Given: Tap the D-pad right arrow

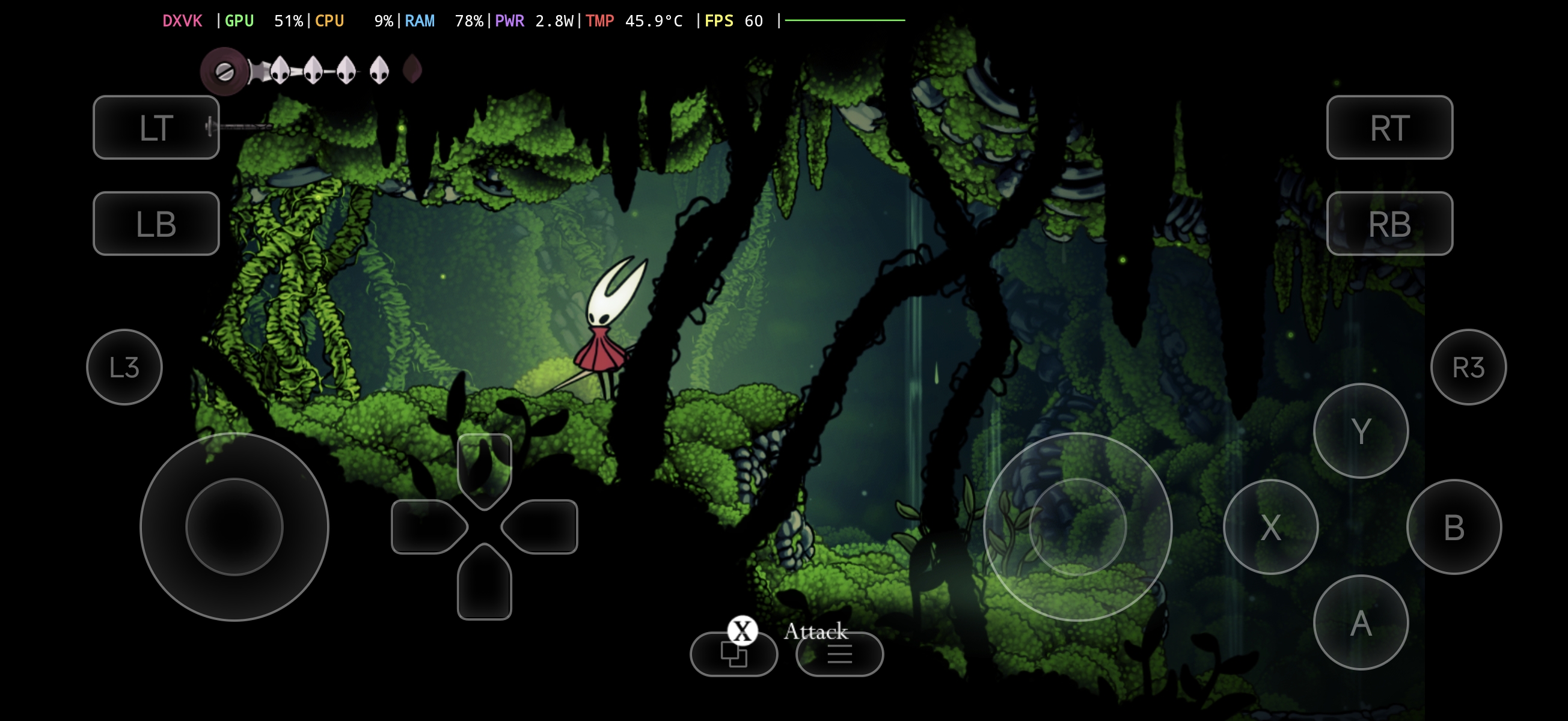Looking at the screenshot, I should [541, 527].
